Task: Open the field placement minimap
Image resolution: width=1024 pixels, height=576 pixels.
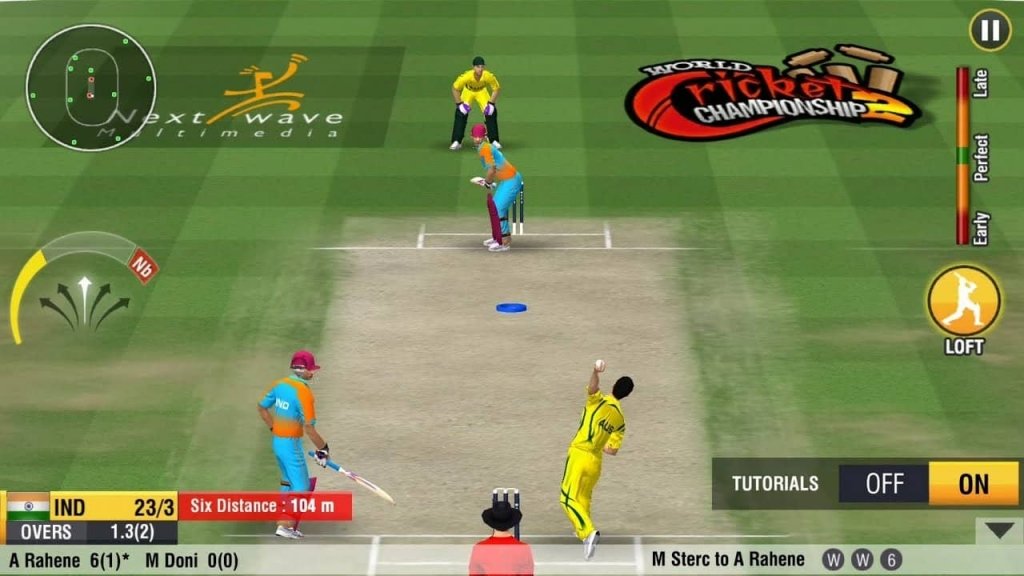Action: [x=90, y=88]
